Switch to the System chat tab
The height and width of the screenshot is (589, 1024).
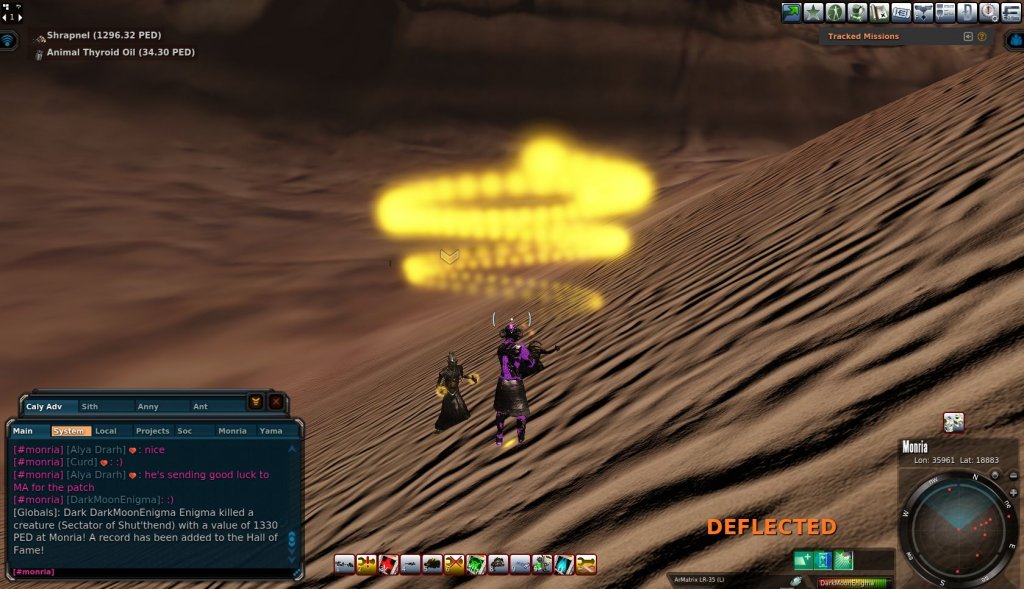pos(70,431)
